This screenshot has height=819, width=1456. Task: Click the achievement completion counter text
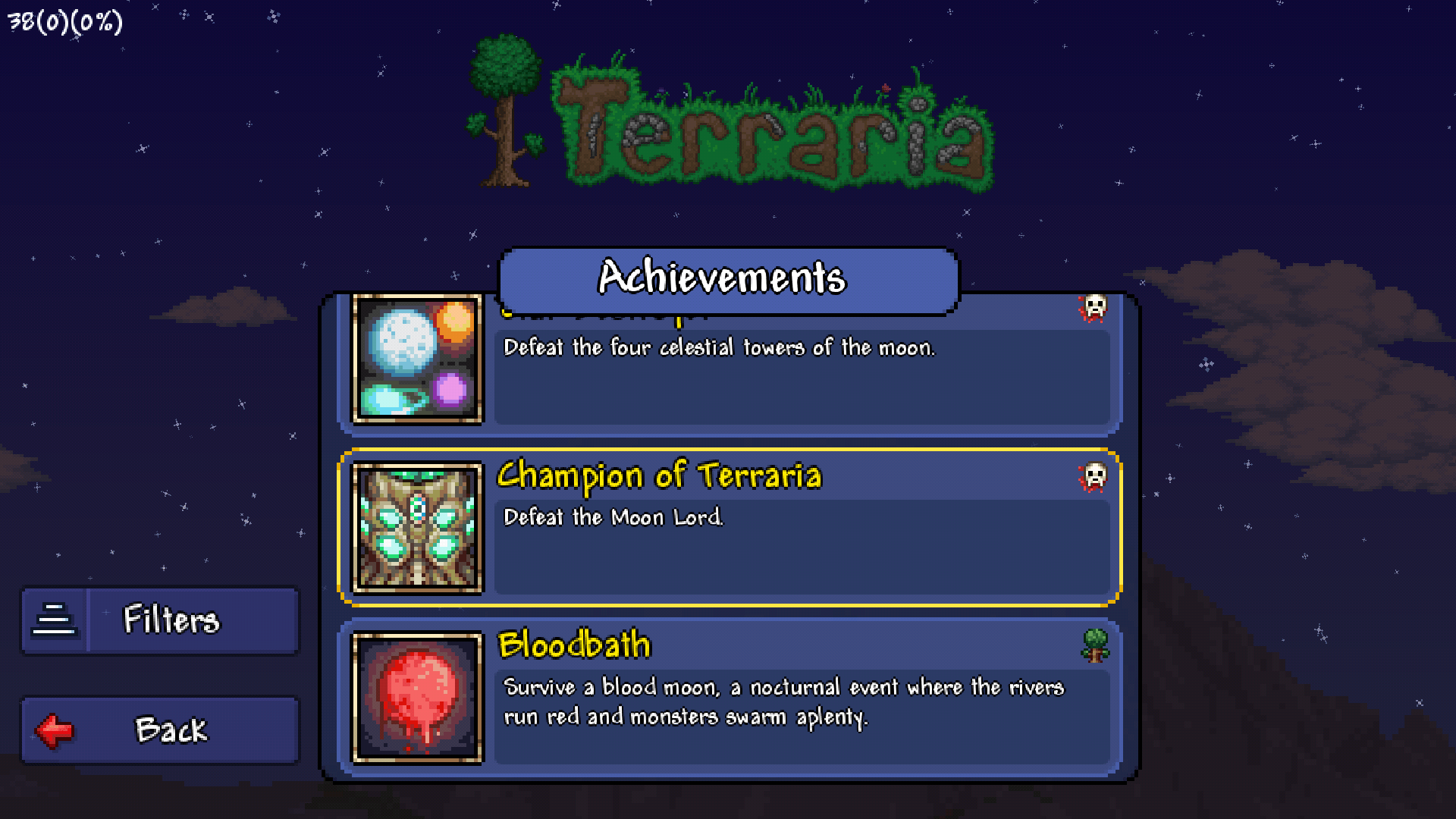63,20
